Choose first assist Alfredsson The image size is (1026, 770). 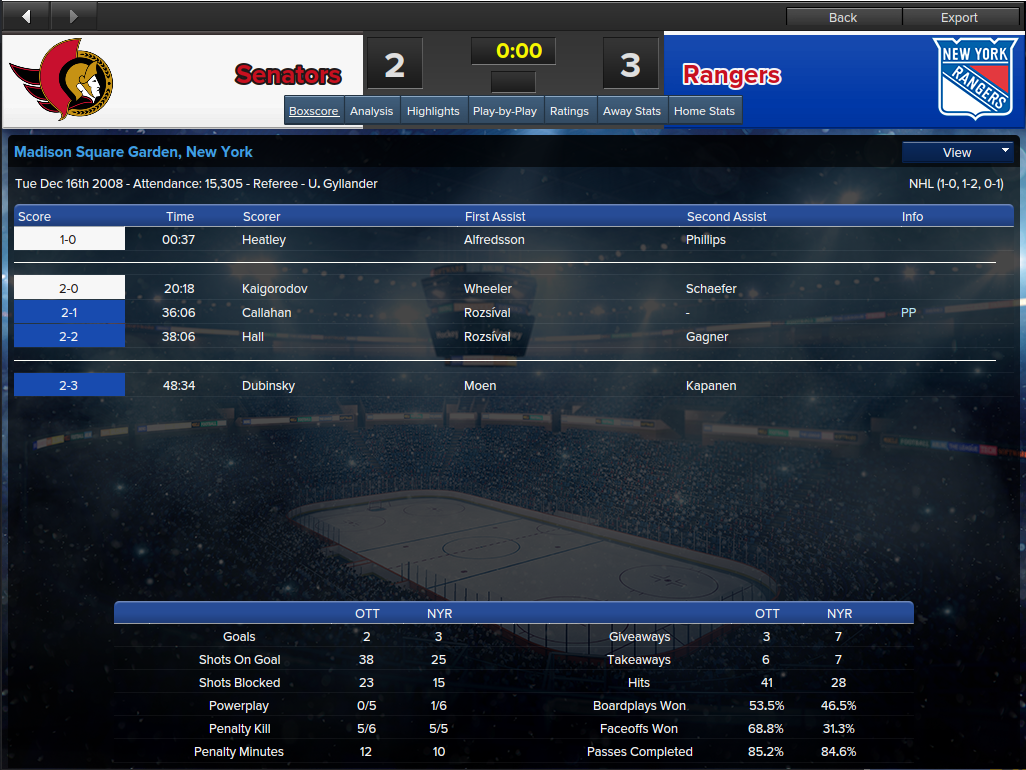pyautogui.click(x=494, y=240)
